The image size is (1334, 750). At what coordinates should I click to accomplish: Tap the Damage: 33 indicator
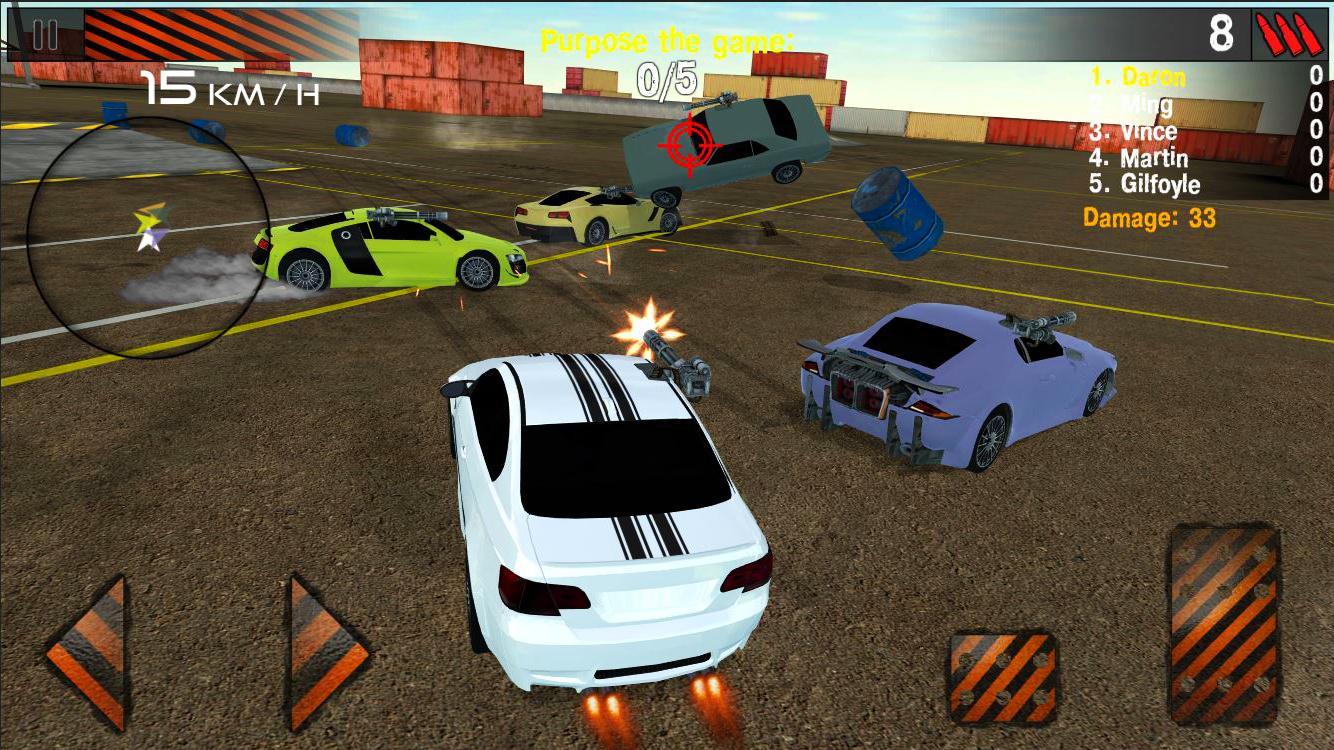tap(1147, 217)
